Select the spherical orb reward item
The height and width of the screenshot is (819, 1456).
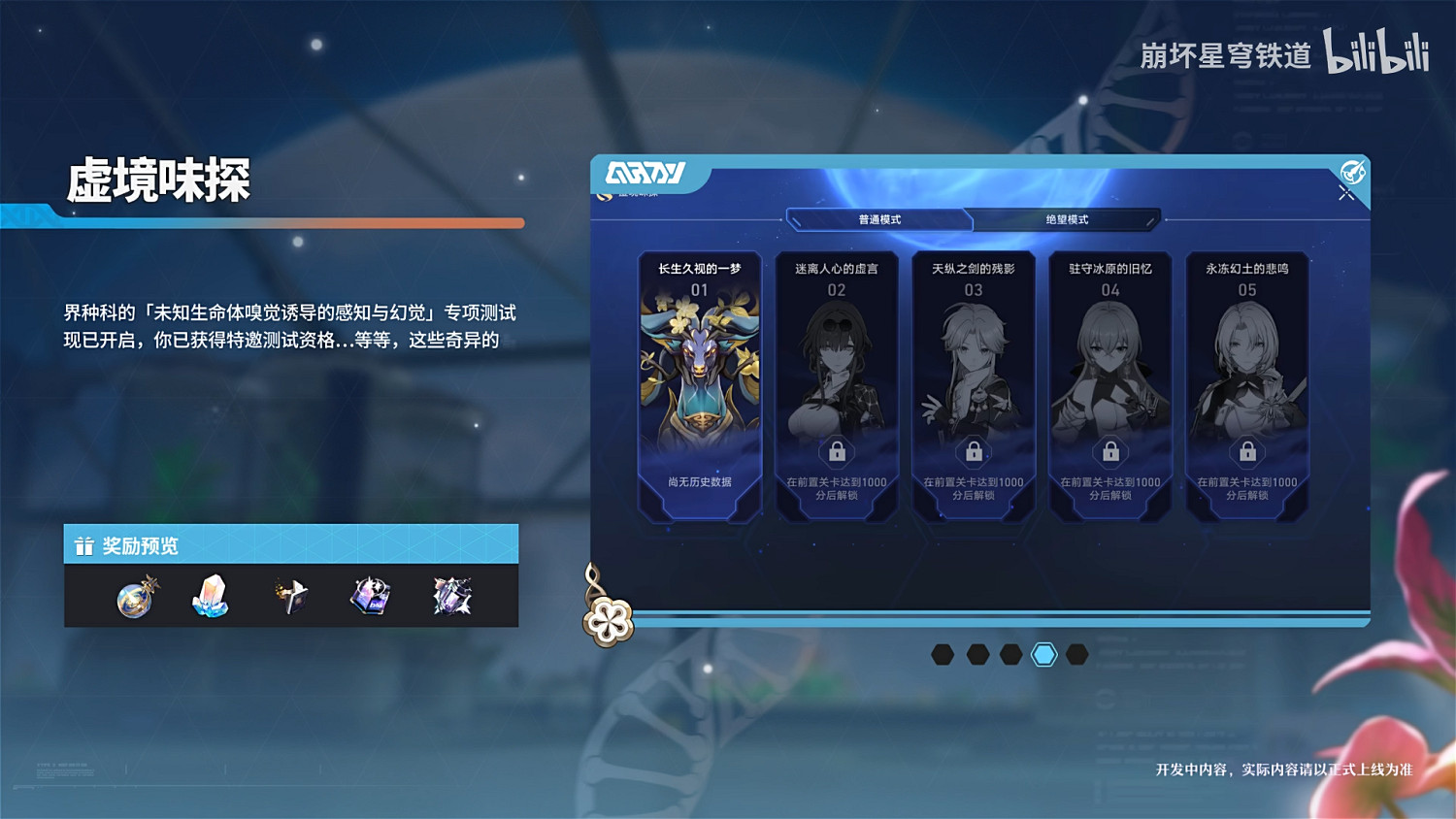coord(133,598)
